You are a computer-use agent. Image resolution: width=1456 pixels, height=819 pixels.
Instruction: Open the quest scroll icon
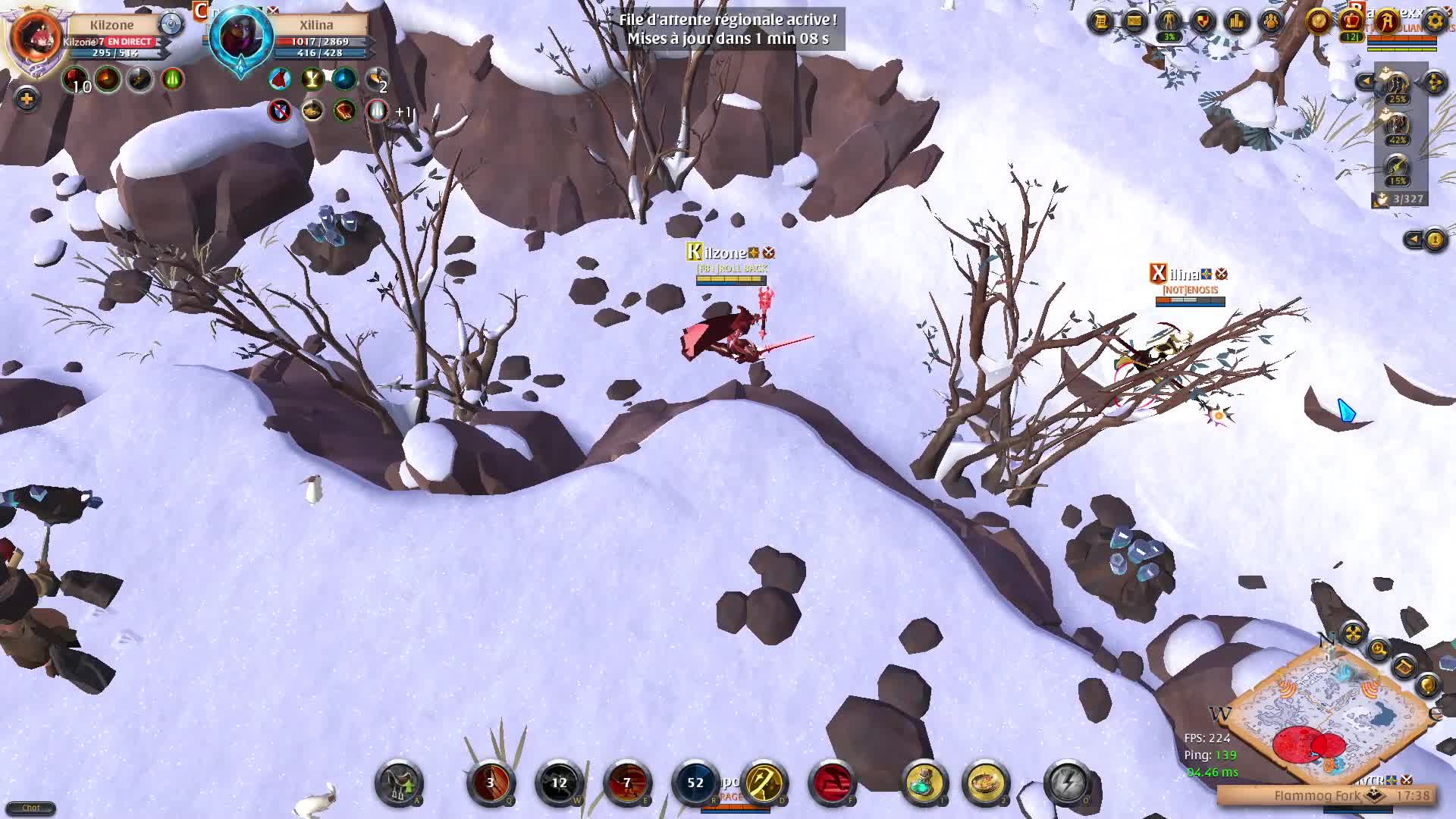[1100, 21]
